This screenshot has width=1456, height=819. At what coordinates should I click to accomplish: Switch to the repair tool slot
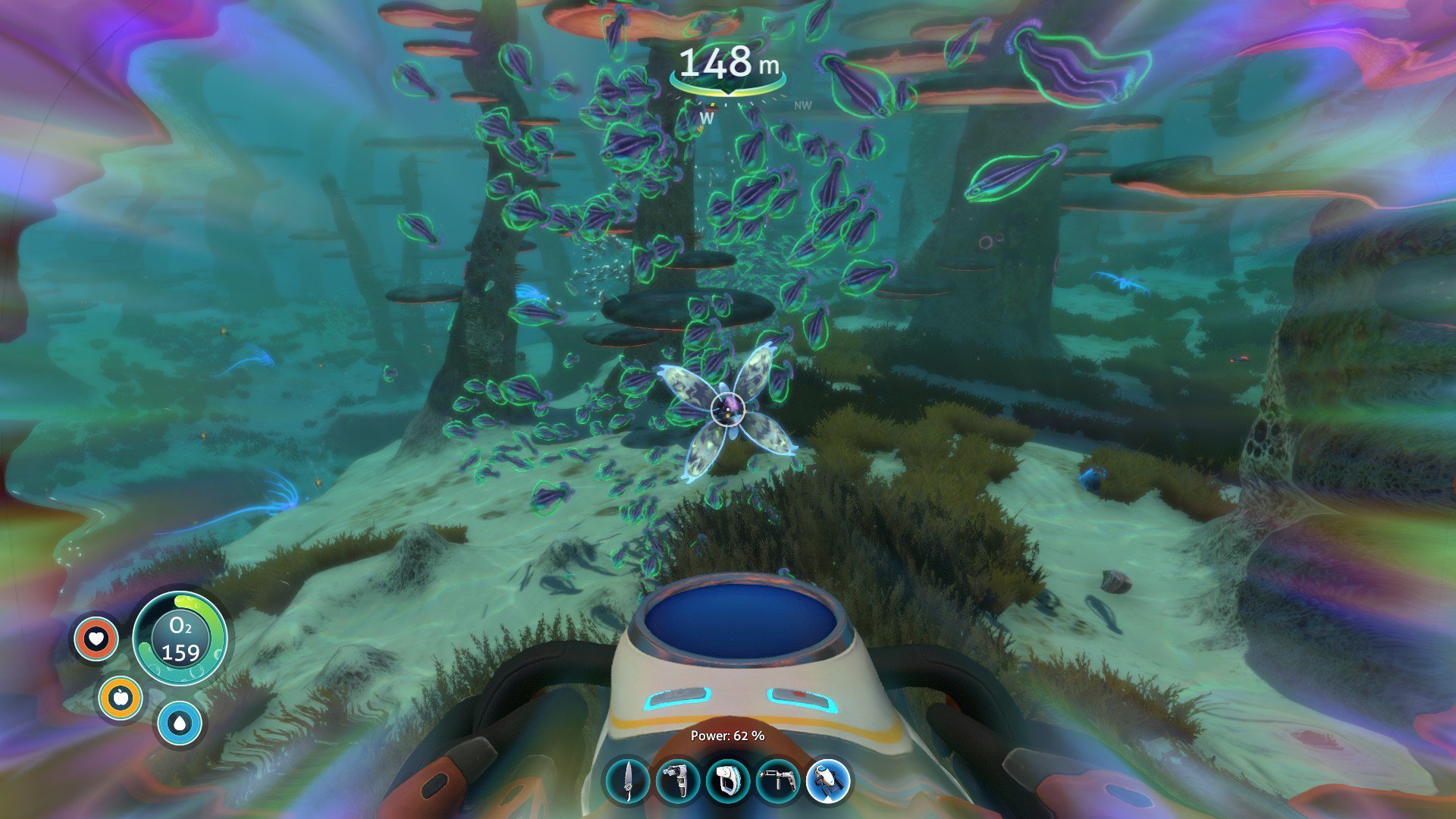tap(778, 781)
